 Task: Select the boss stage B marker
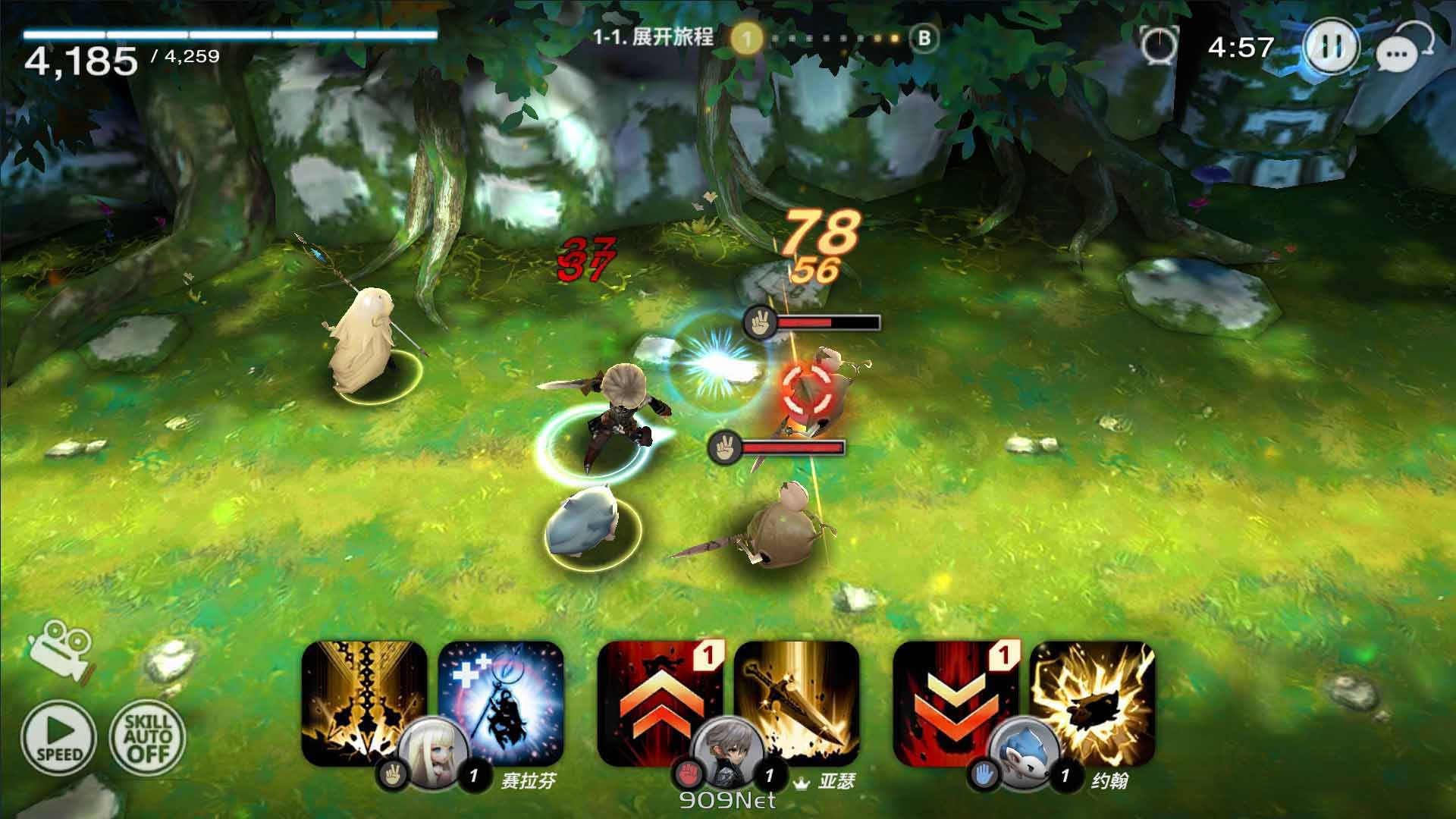(923, 38)
